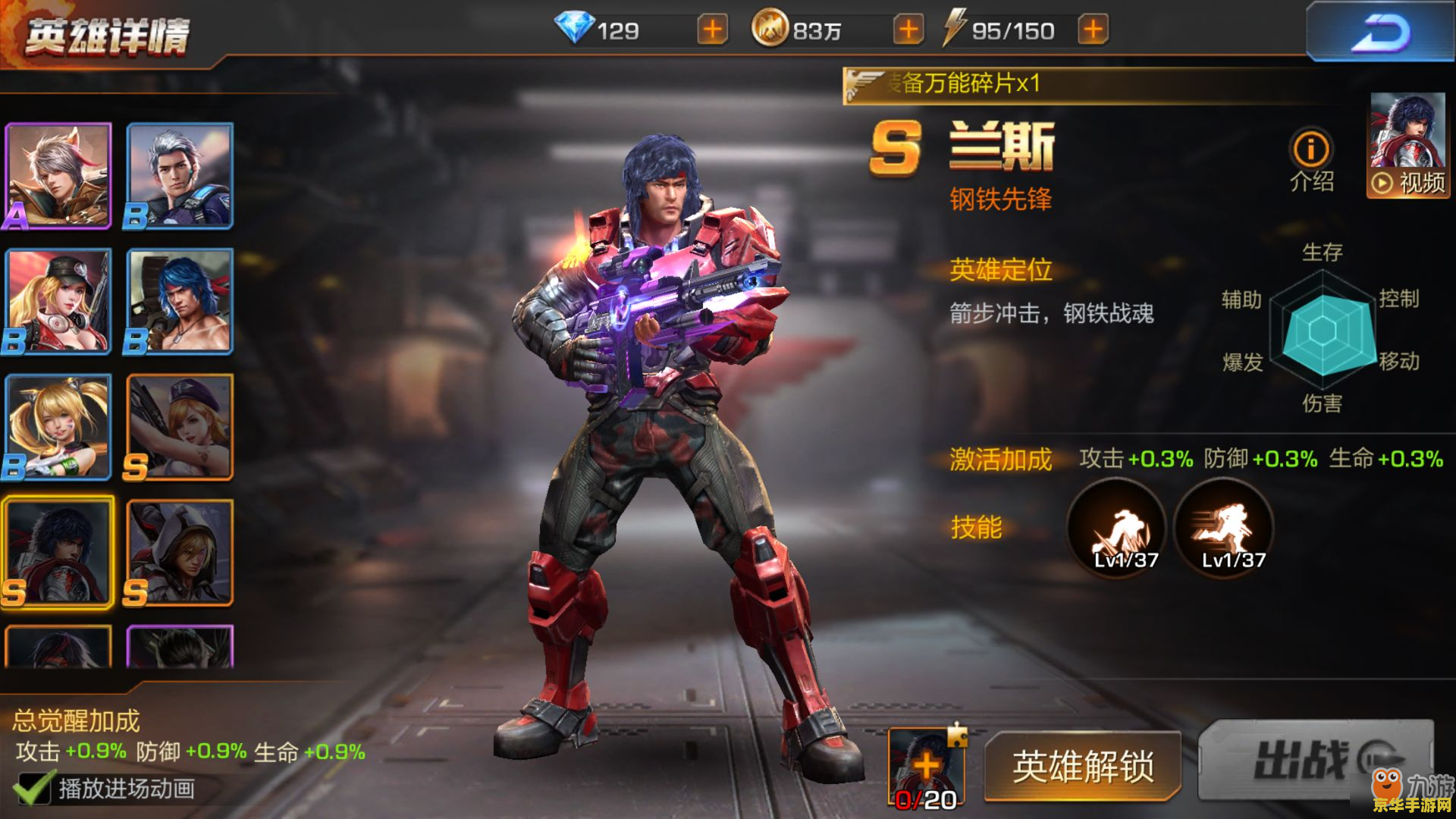Tap the 出战 deploy button
The height and width of the screenshot is (819, 1456).
[x=1314, y=761]
